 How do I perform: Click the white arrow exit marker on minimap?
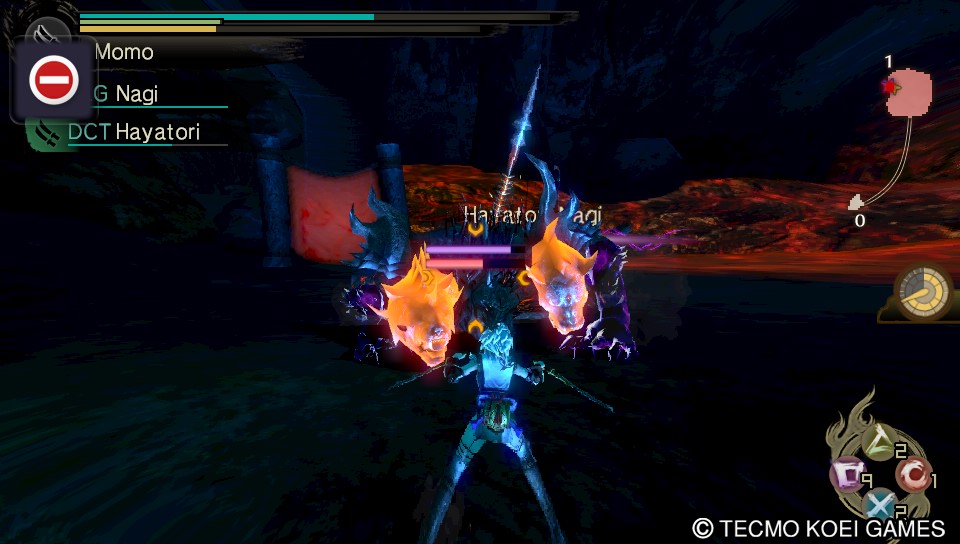(856, 203)
